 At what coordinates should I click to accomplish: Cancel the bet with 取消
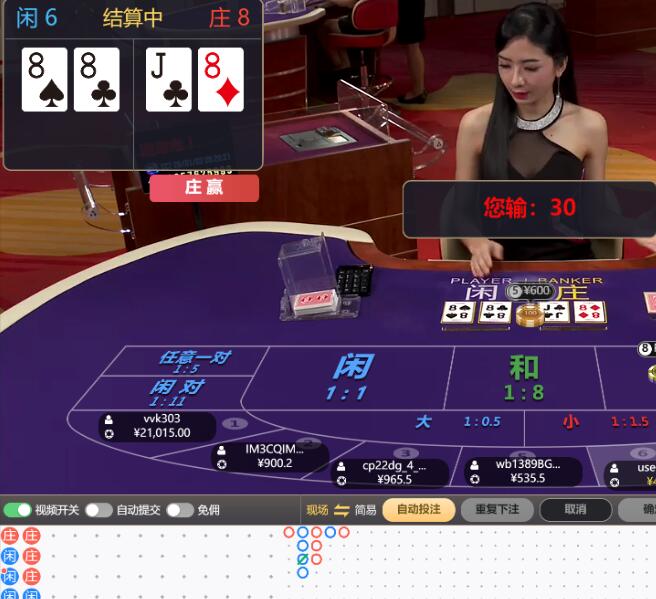coord(575,510)
